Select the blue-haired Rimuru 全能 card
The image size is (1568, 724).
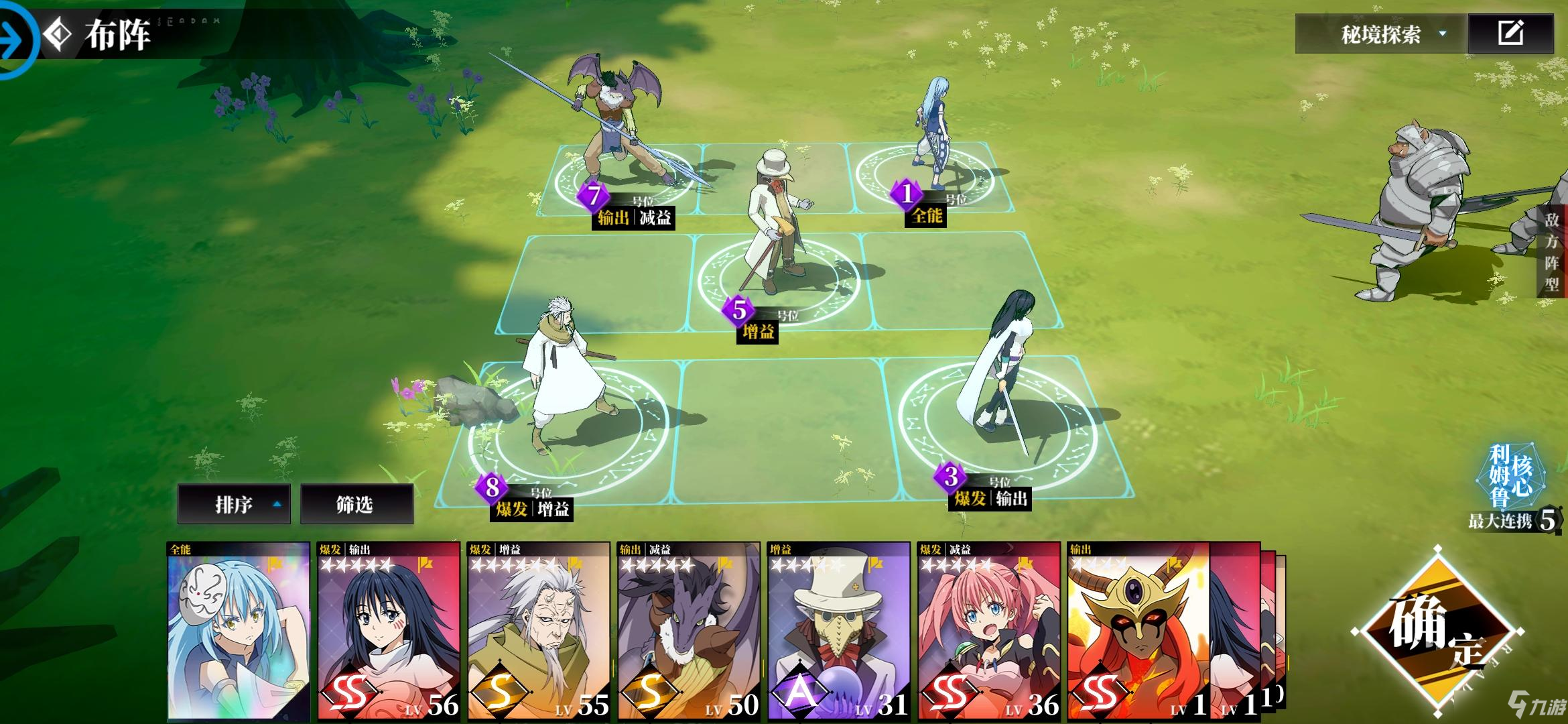tap(239, 630)
